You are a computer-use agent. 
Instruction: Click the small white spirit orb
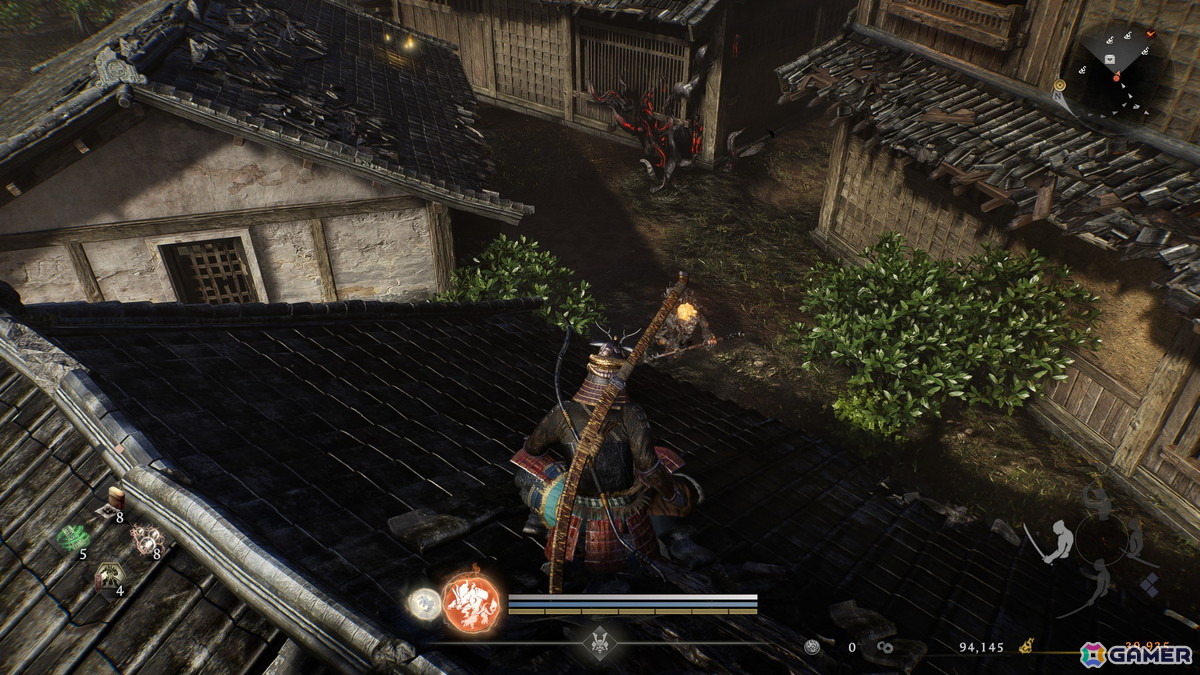(x=424, y=603)
